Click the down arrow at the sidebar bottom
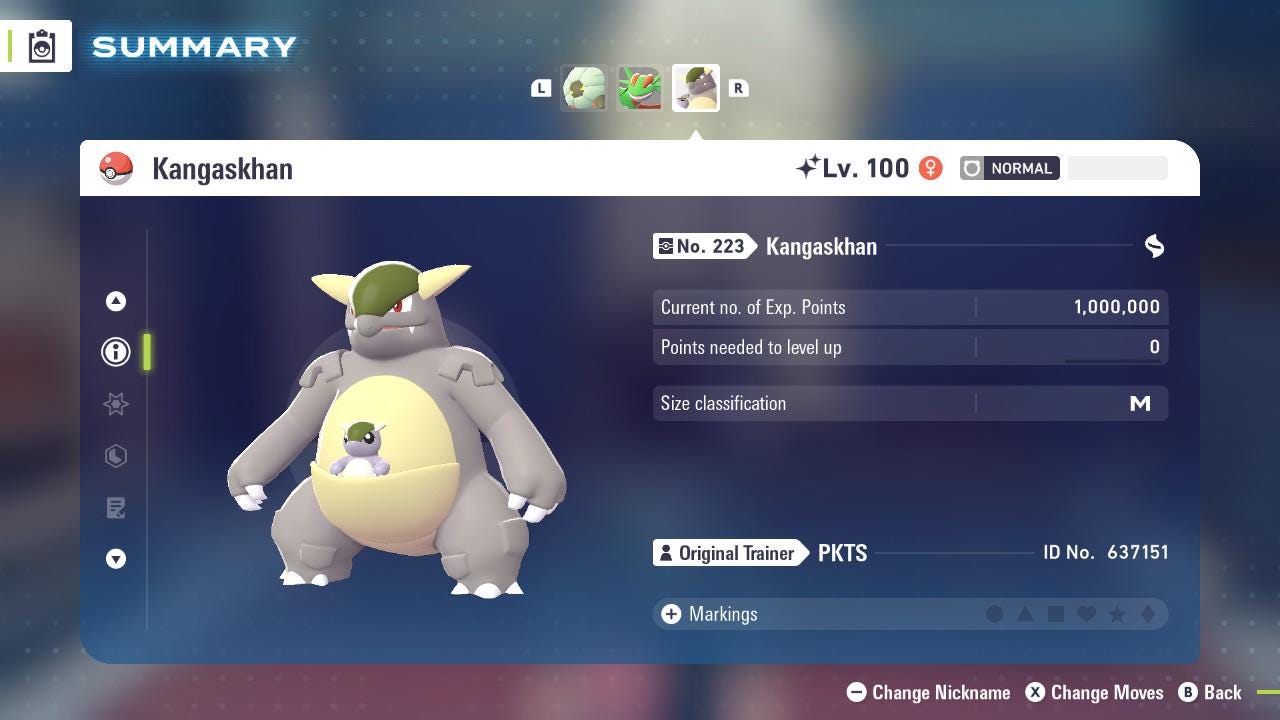This screenshot has height=720, width=1280. pyautogui.click(x=116, y=560)
